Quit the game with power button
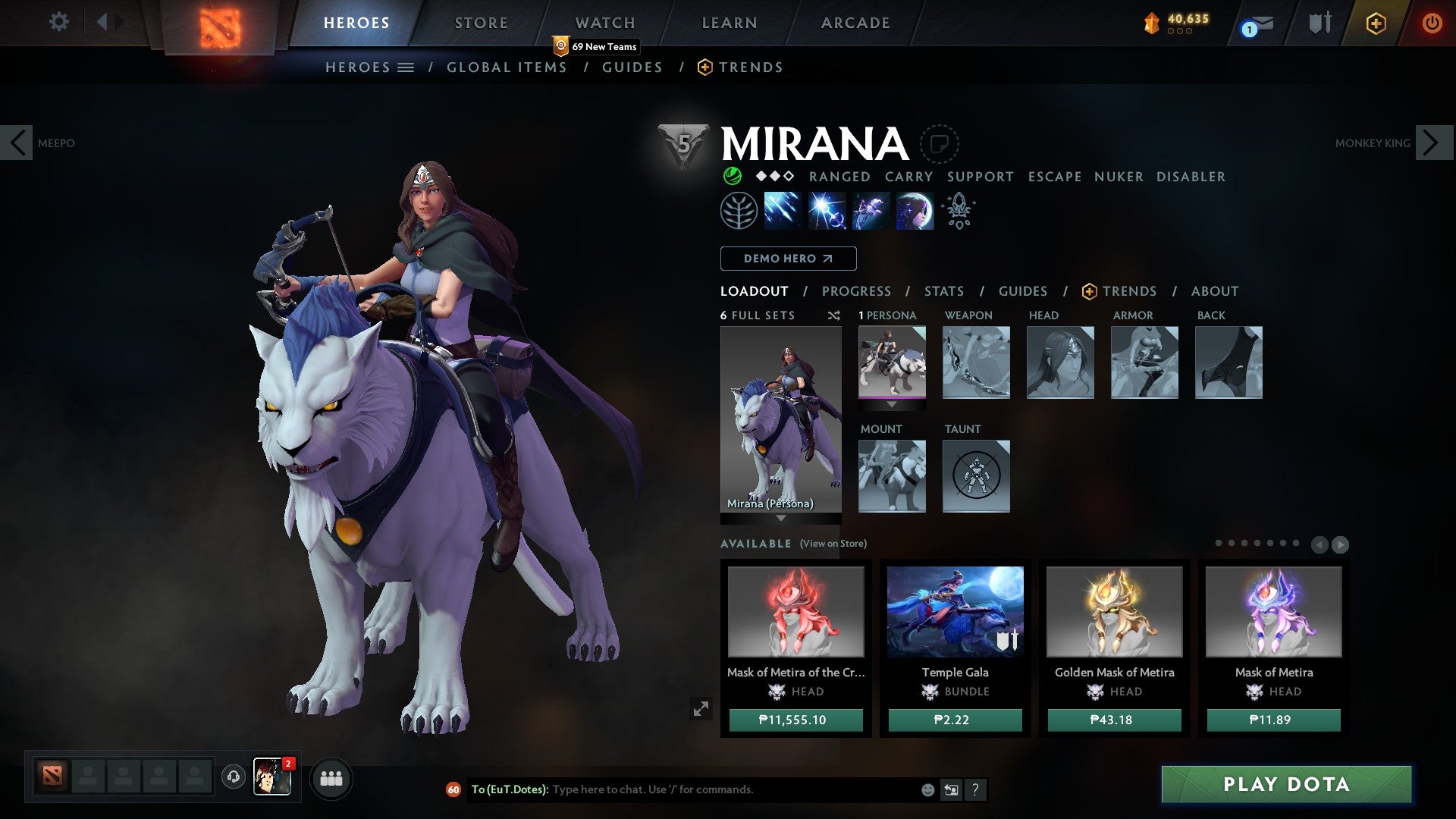 point(1432,23)
